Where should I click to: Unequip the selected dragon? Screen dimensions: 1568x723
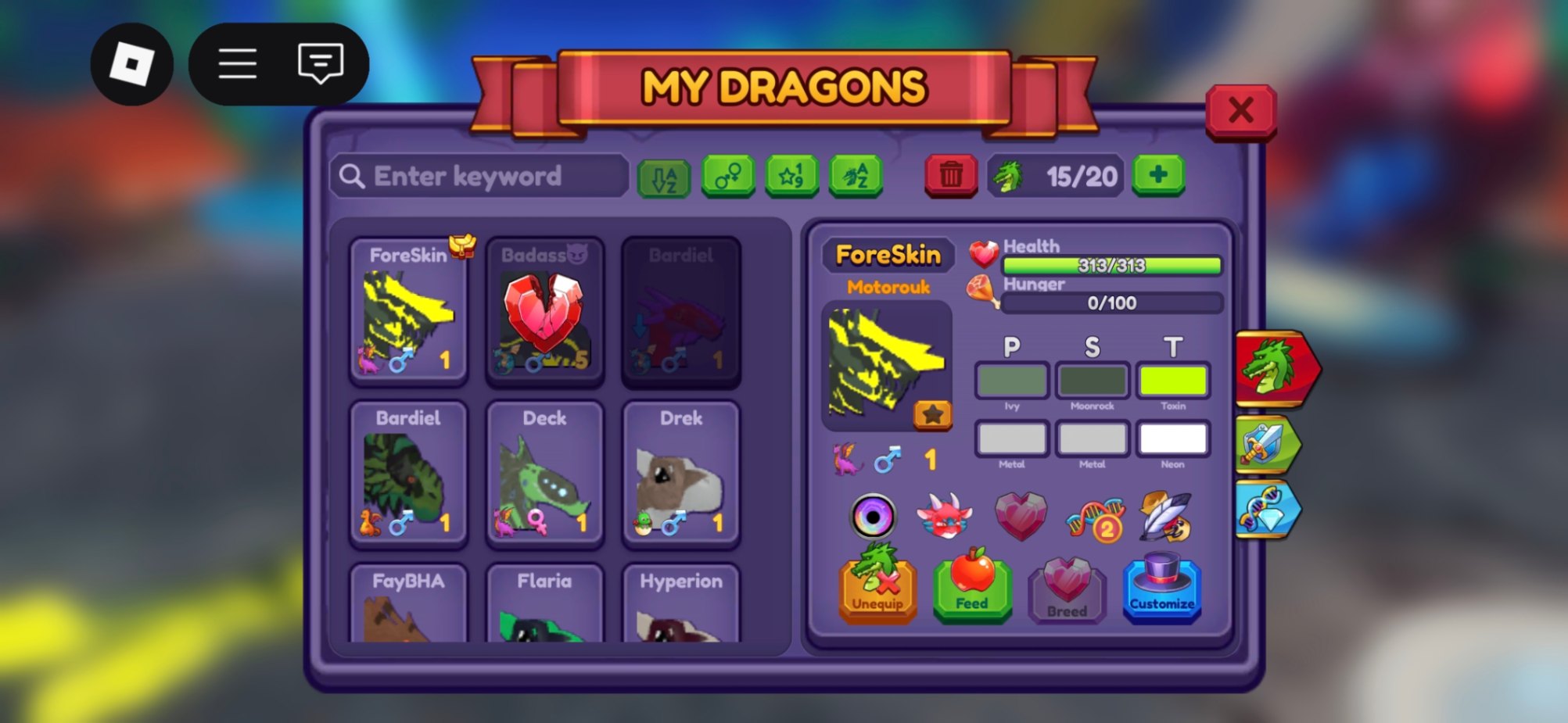[876, 586]
